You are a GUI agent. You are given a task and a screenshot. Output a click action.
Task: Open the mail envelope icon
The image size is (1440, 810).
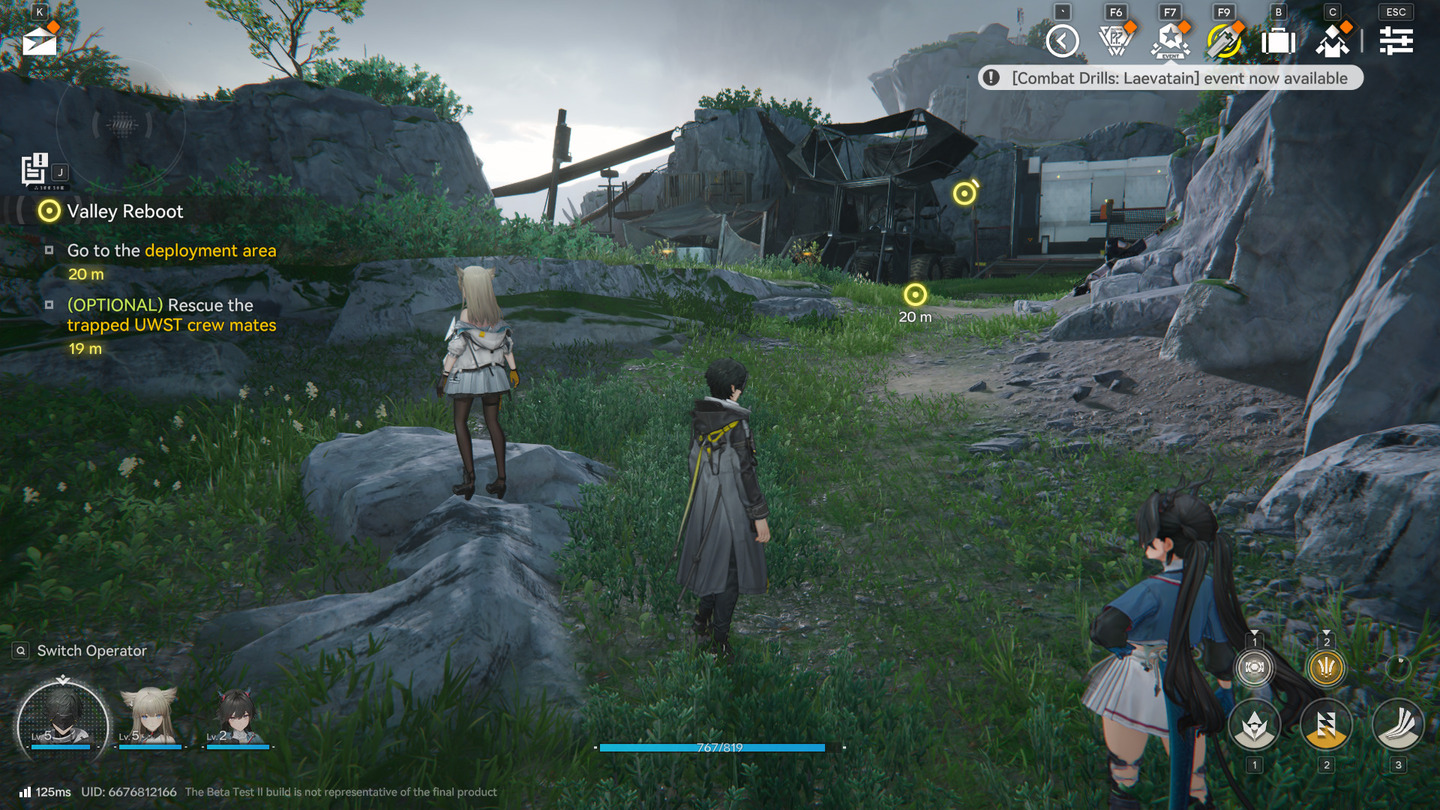[39, 41]
